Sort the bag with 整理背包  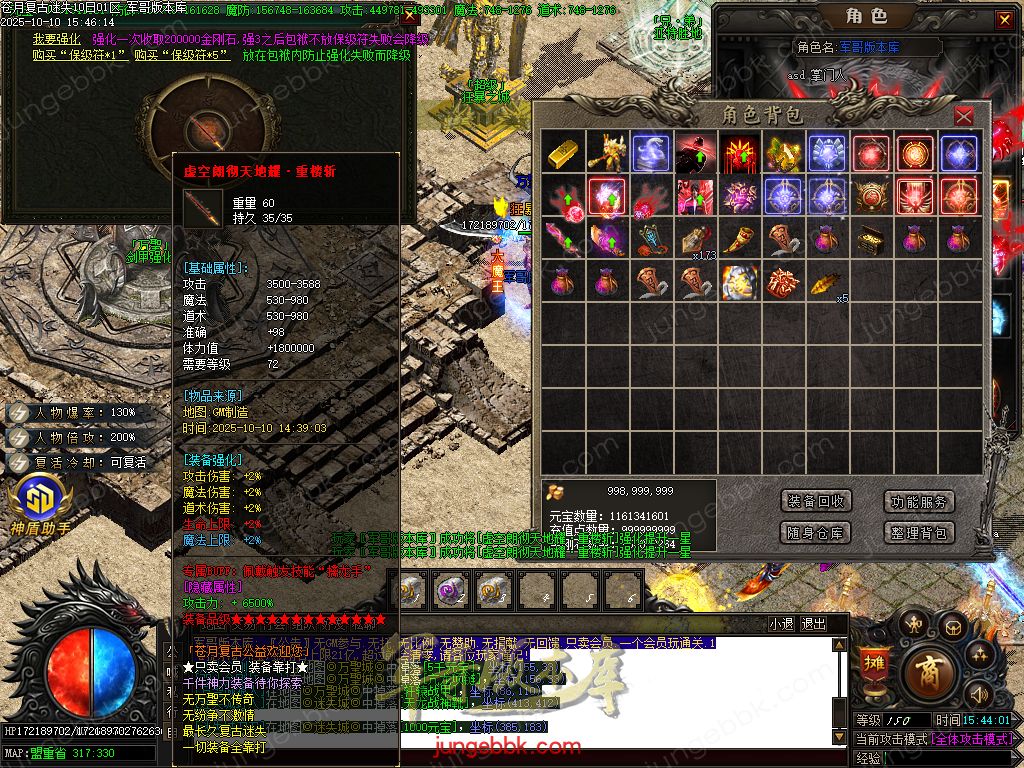click(919, 533)
